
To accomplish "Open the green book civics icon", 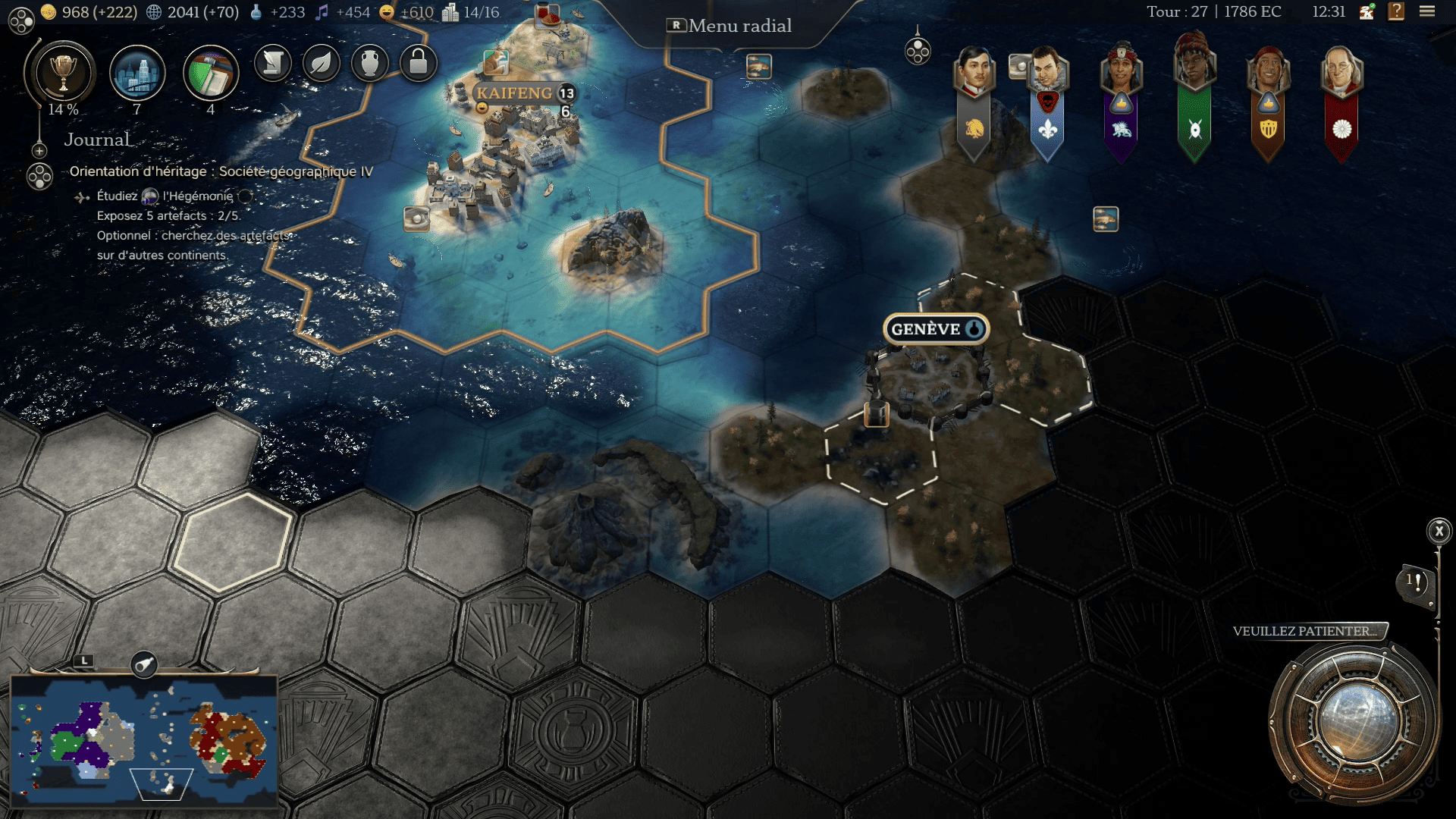I will click(x=211, y=74).
